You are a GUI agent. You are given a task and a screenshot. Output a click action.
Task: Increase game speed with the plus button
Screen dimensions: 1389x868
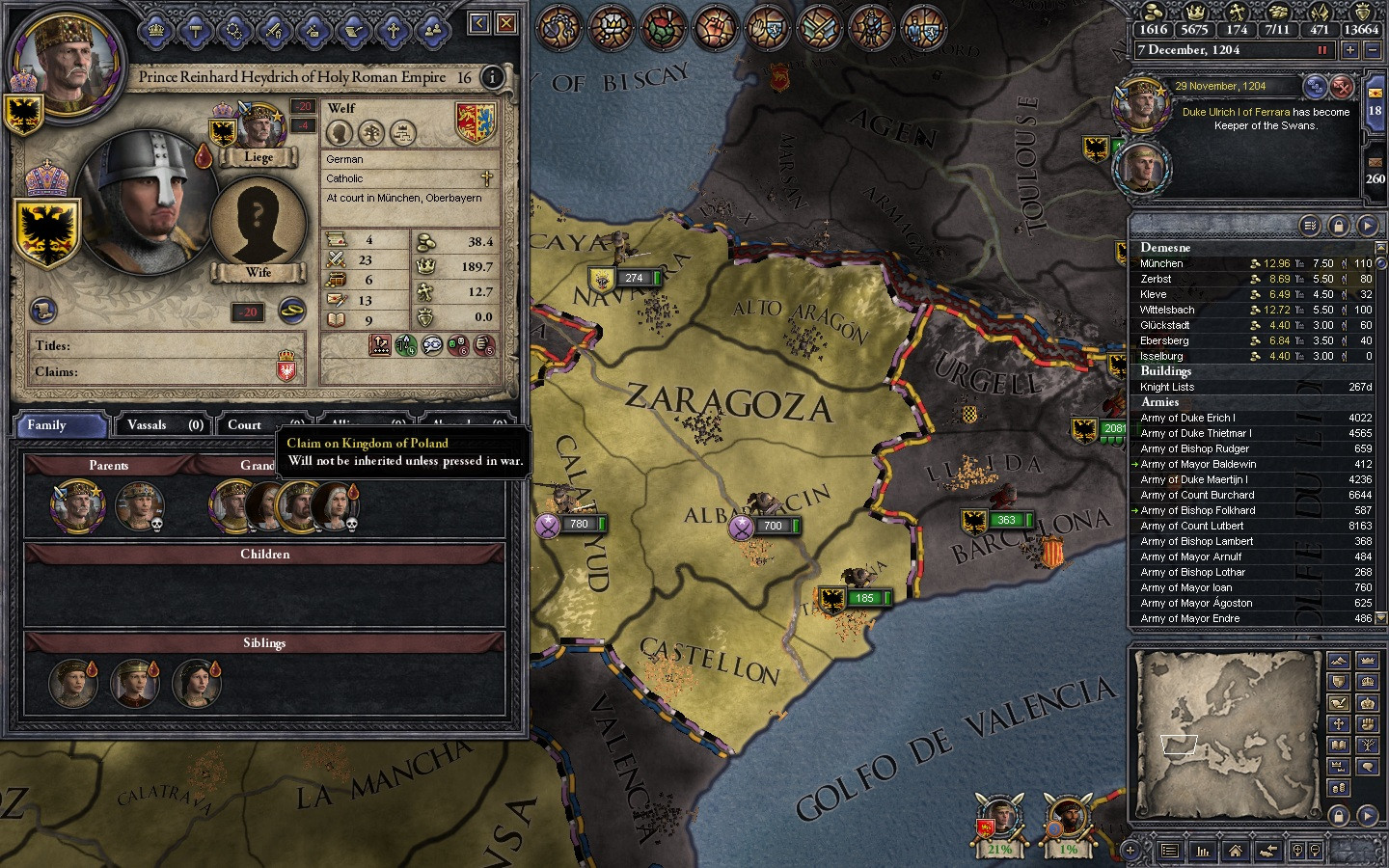(1349, 50)
